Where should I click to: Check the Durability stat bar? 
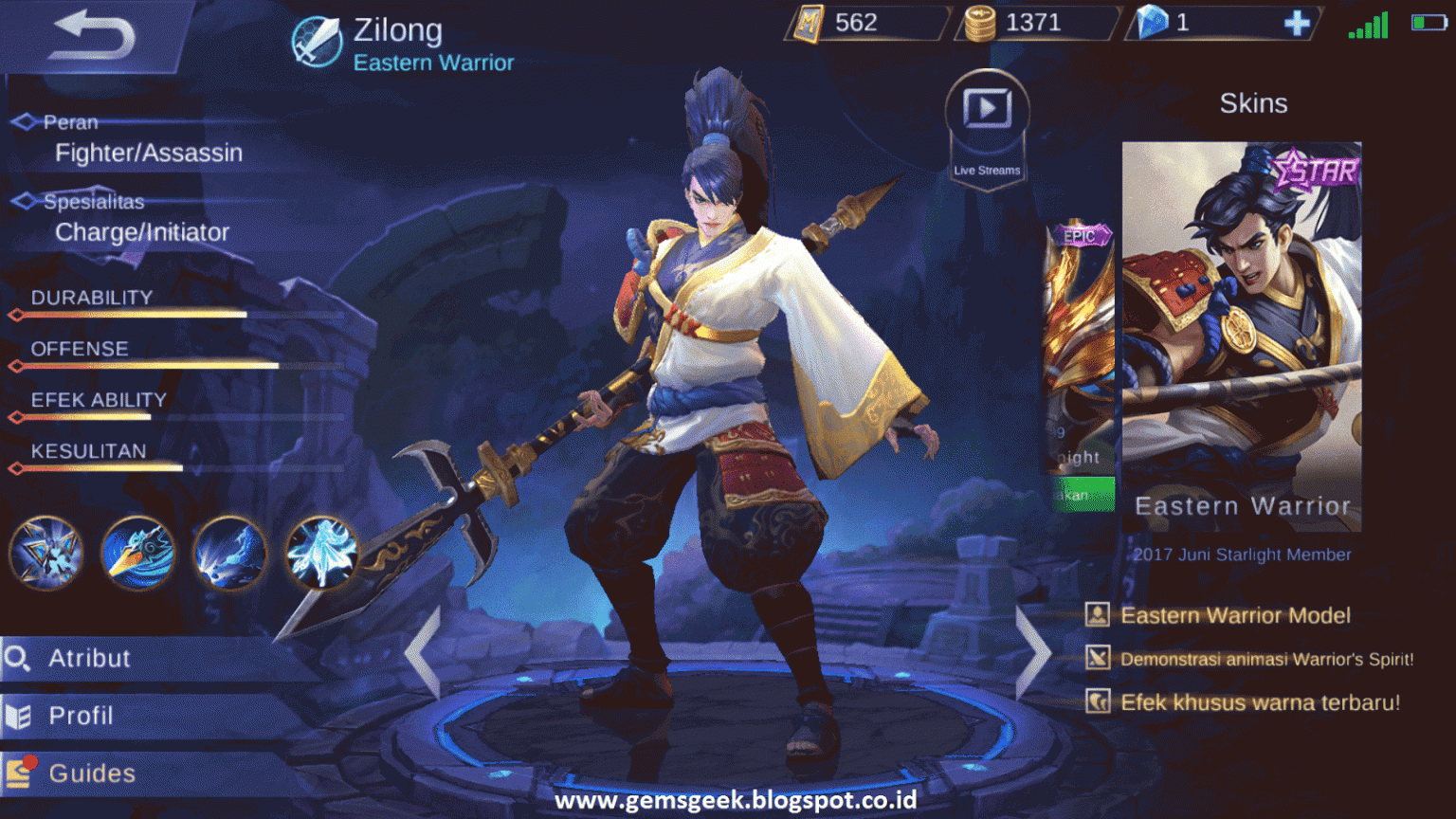[128, 316]
